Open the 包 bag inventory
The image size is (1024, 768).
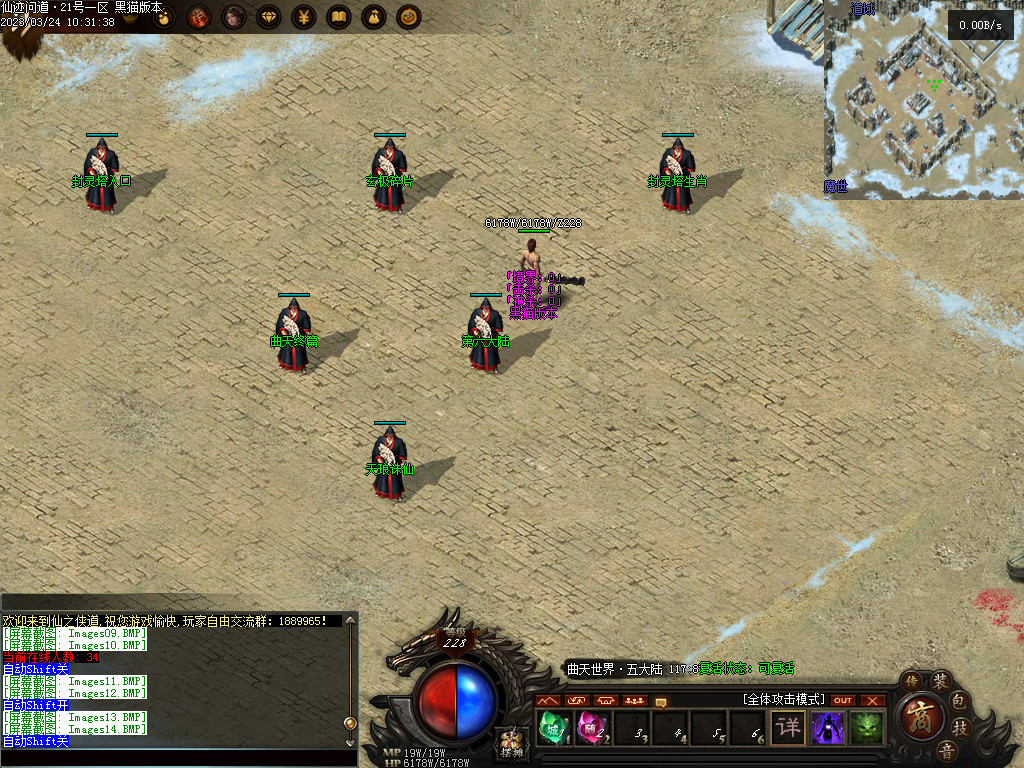pos(958,699)
